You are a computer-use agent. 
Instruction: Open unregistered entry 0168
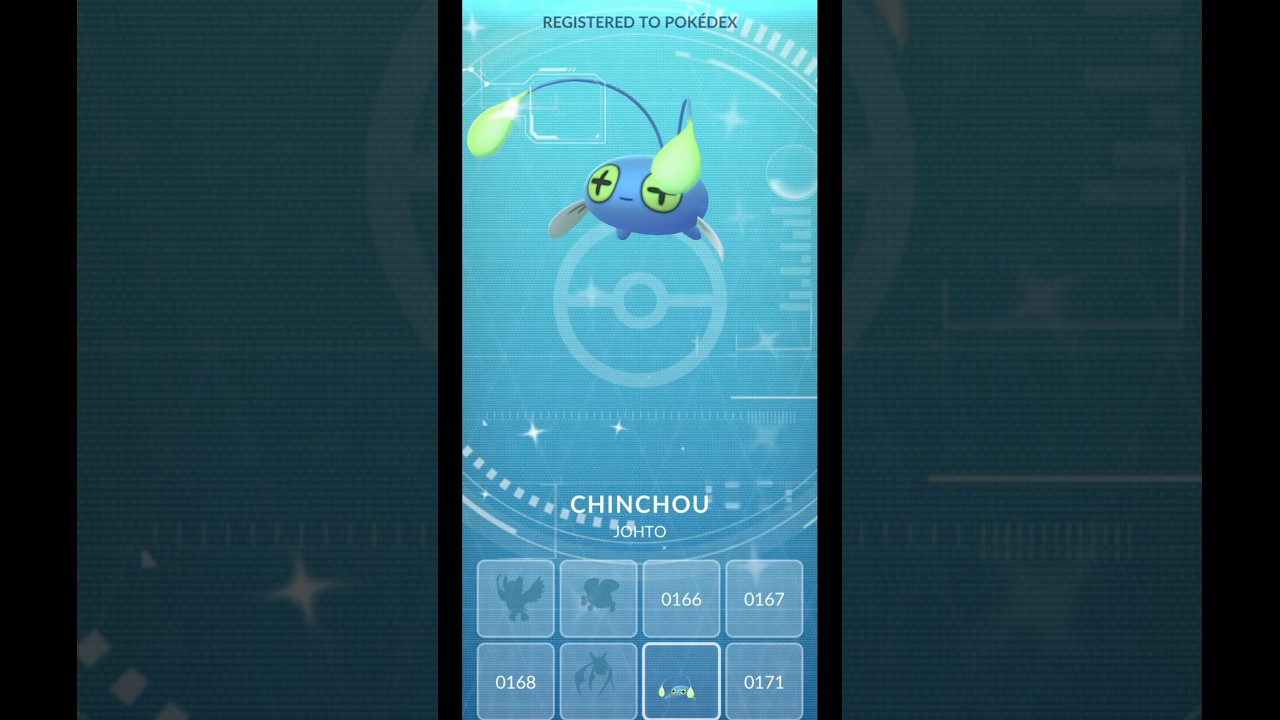[x=515, y=681]
